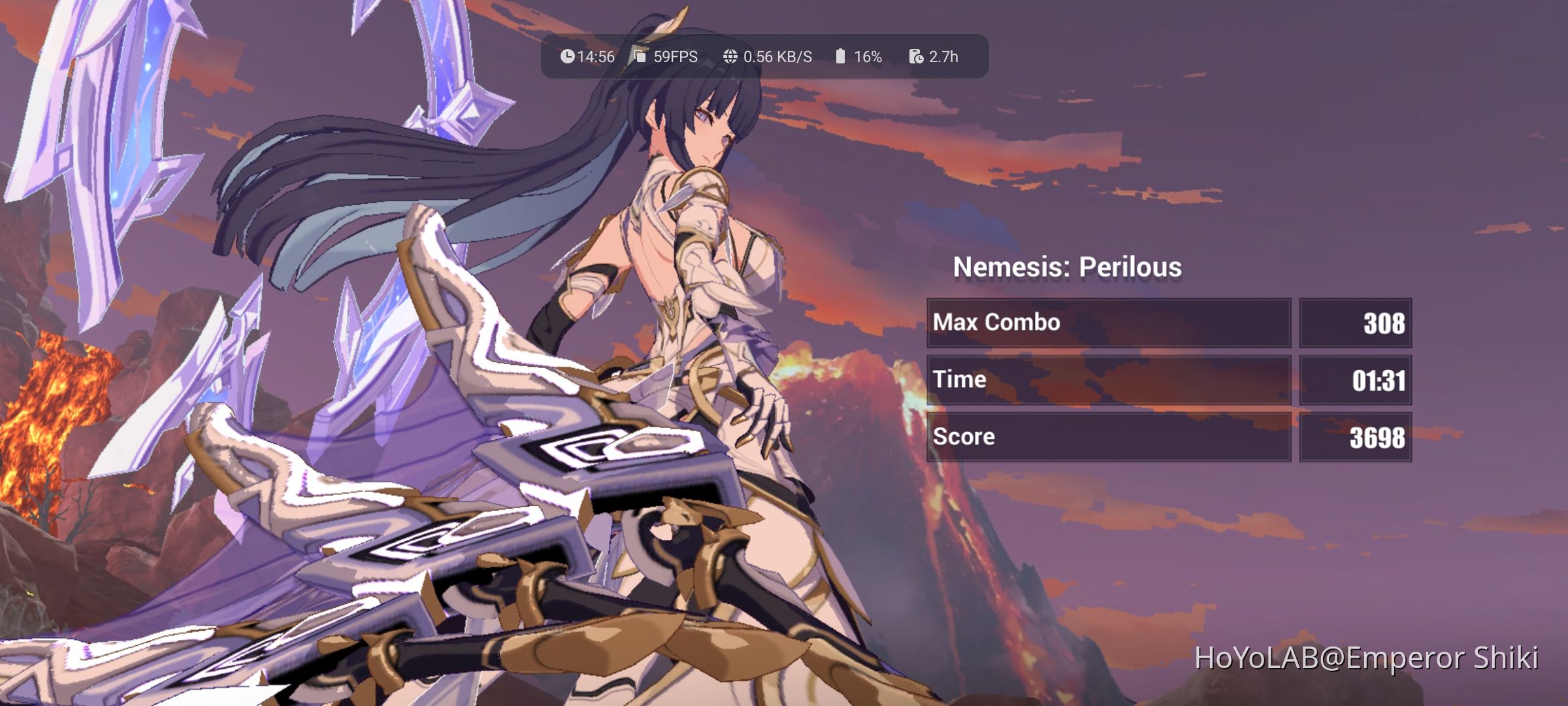Select the Nemesis: Perilous stage title
Viewport: 1568px width, 706px height.
1068,266
